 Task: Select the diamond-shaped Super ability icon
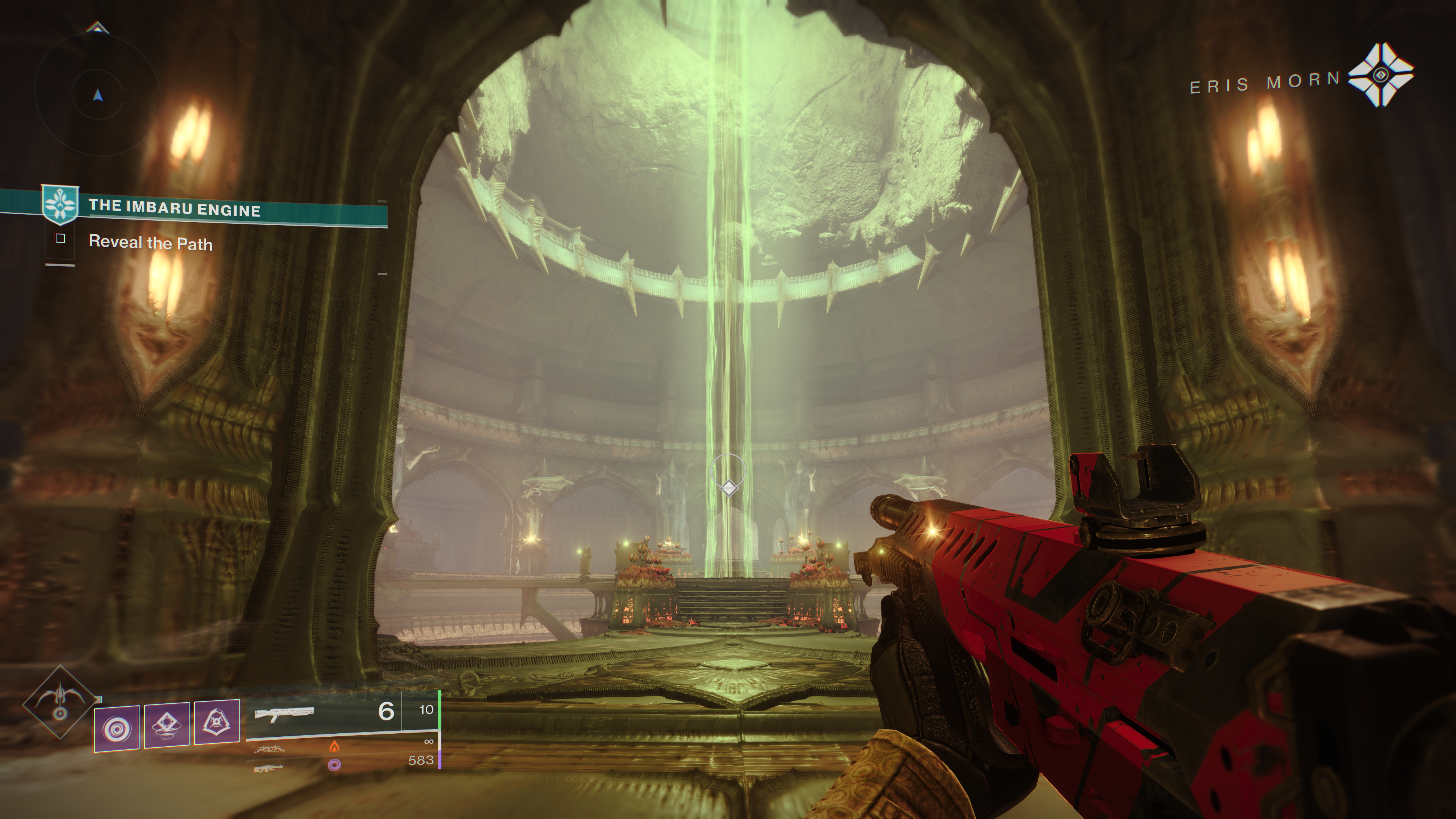[60, 703]
